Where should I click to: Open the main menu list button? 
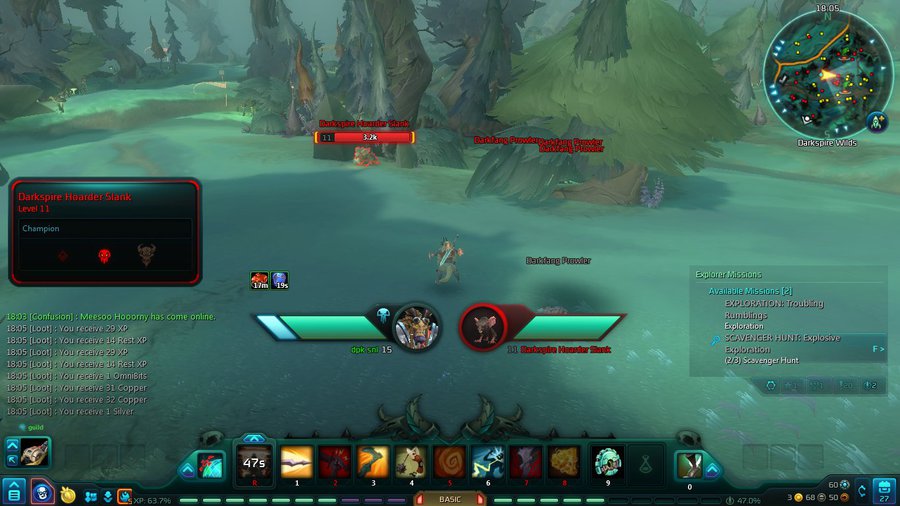point(14,491)
